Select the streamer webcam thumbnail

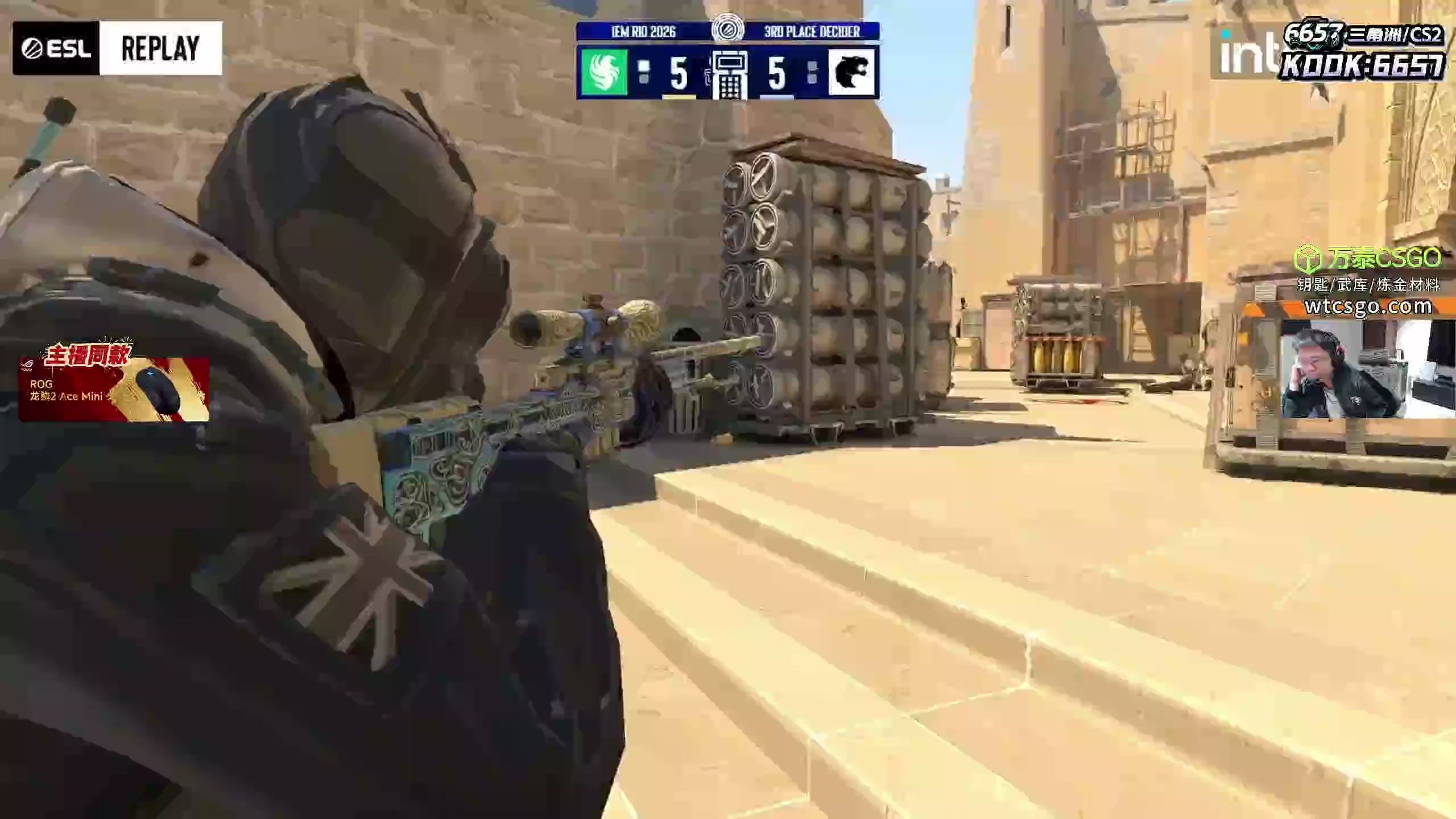point(1367,370)
